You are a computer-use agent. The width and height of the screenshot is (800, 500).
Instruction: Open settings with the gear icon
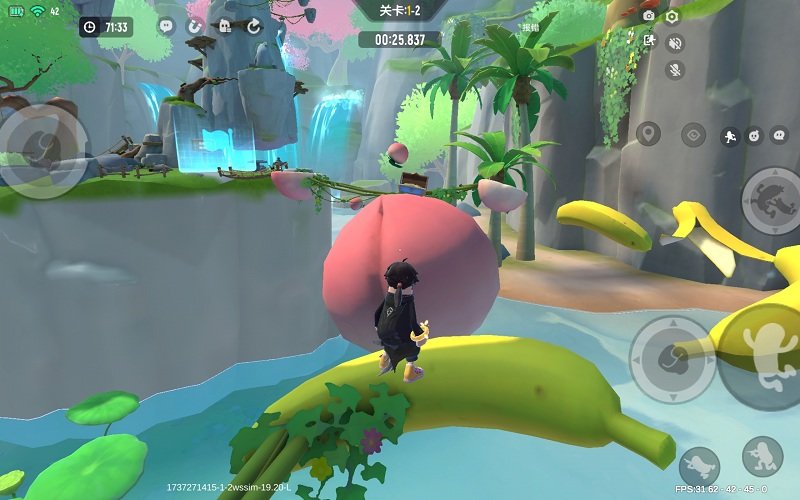672,16
